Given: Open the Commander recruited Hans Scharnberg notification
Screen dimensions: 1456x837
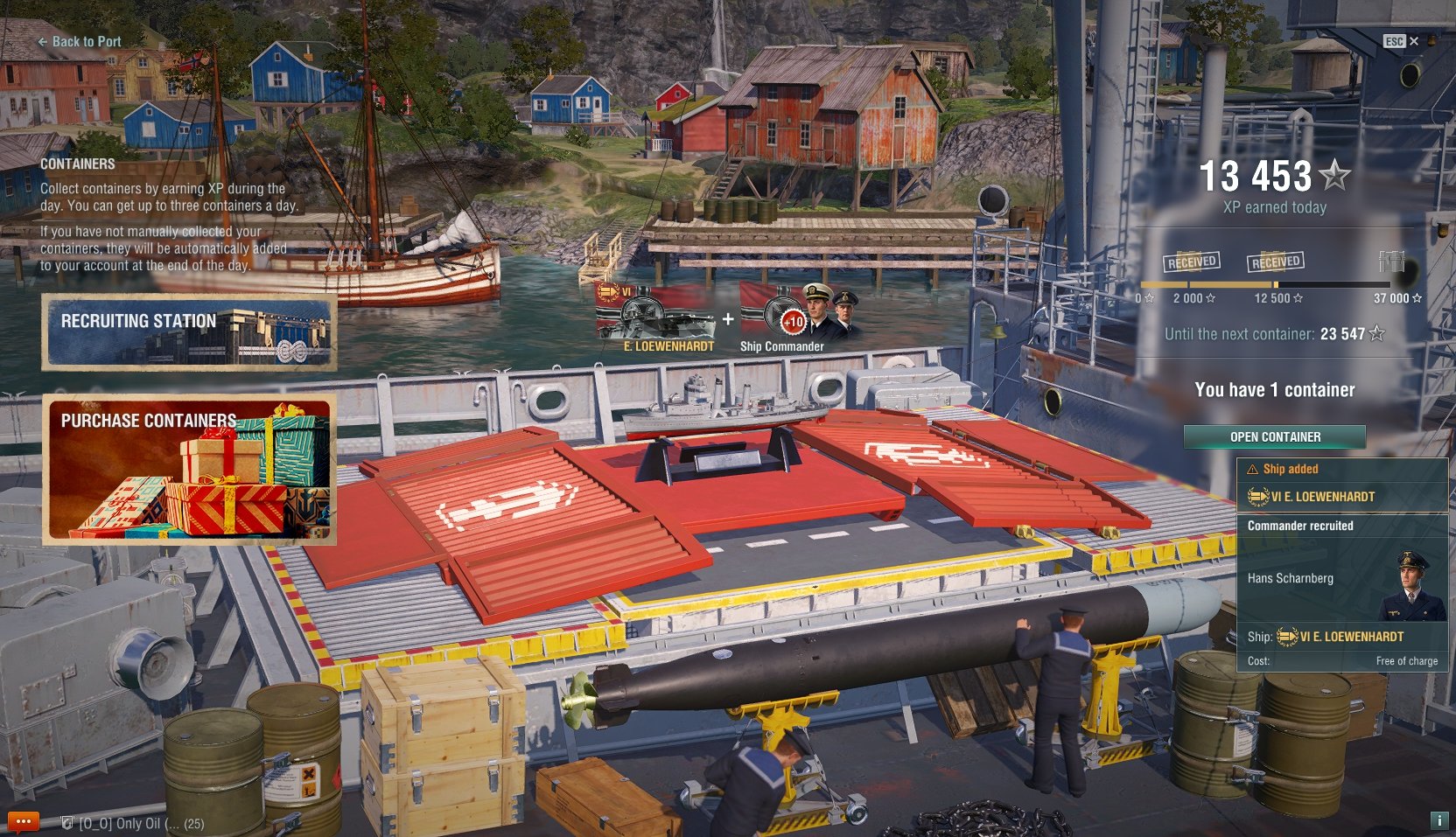Looking at the screenshot, I should coord(1341,592).
